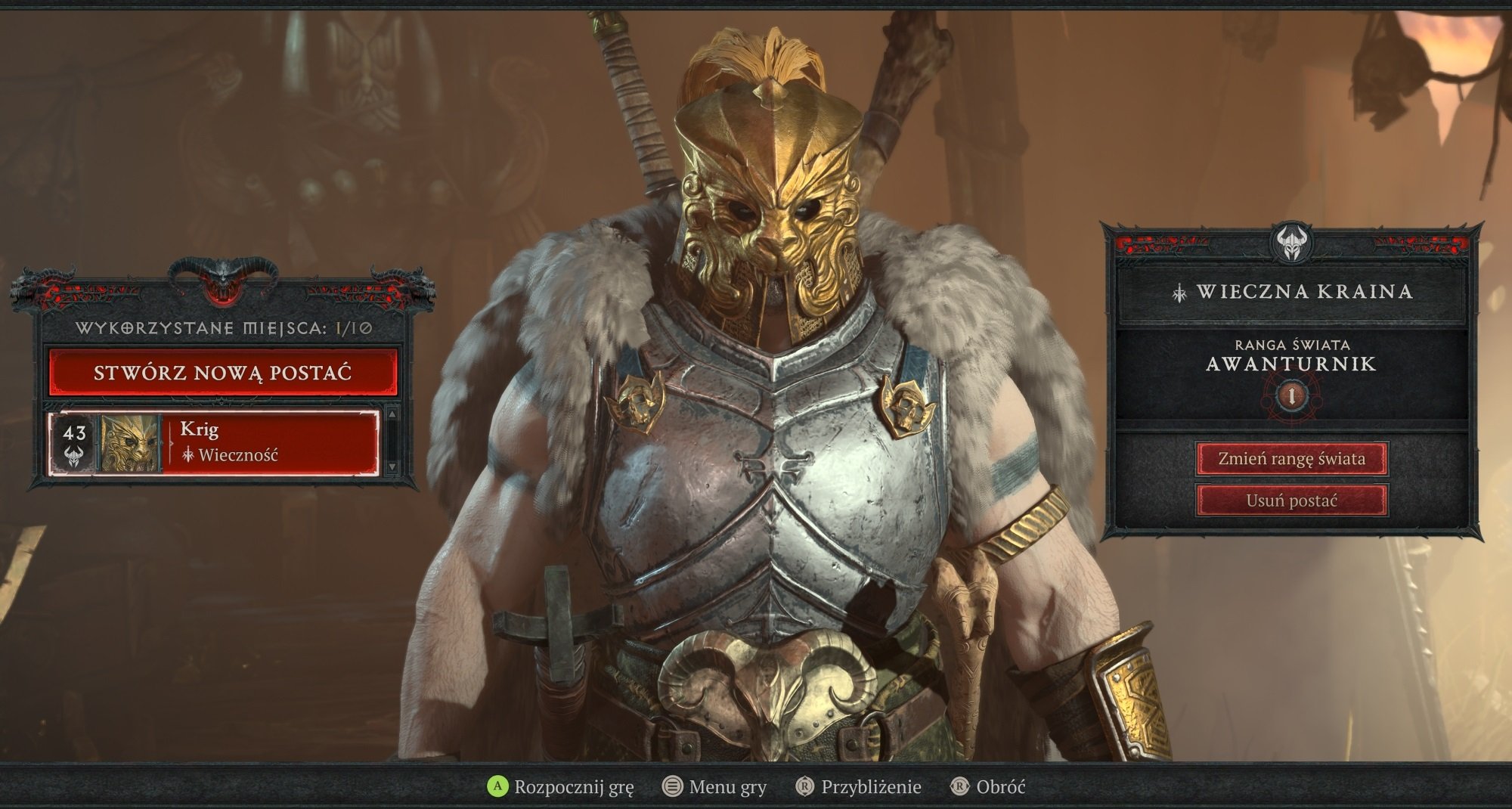Image resolution: width=1512 pixels, height=809 pixels.
Task: Click the Usuń postać button
Action: pos(1290,500)
